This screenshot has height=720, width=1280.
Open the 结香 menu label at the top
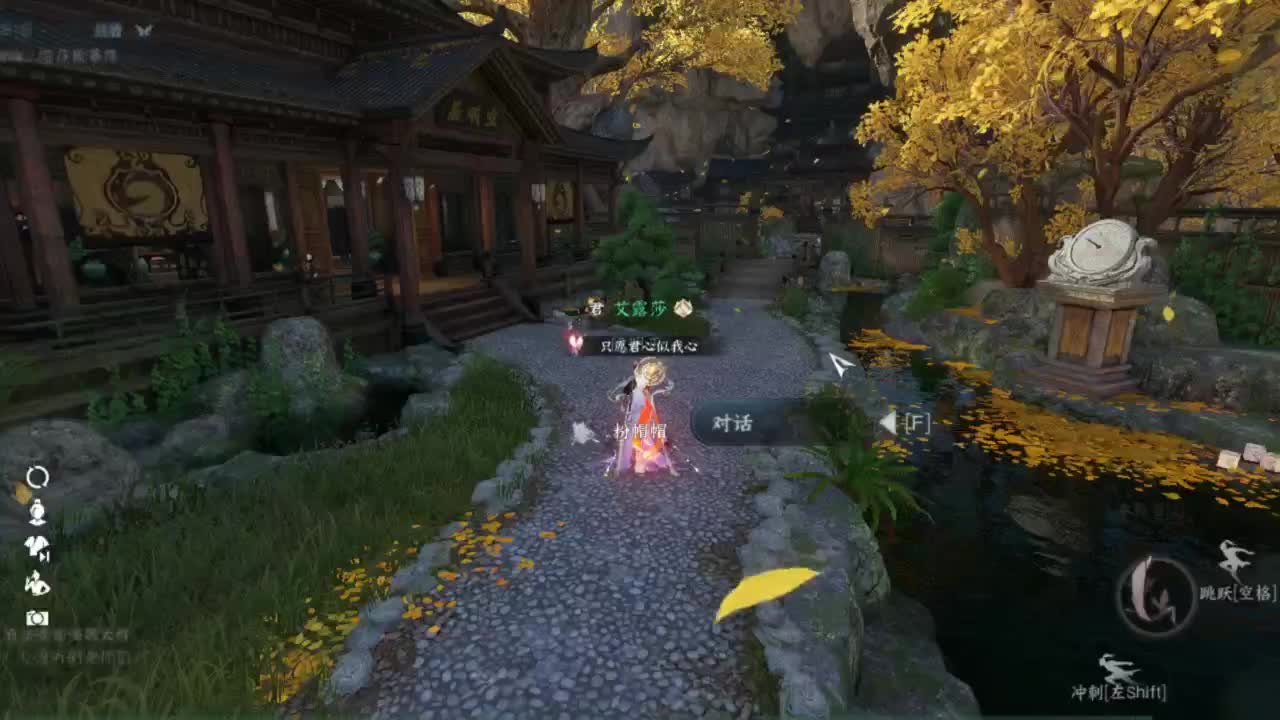pos(108,31)
